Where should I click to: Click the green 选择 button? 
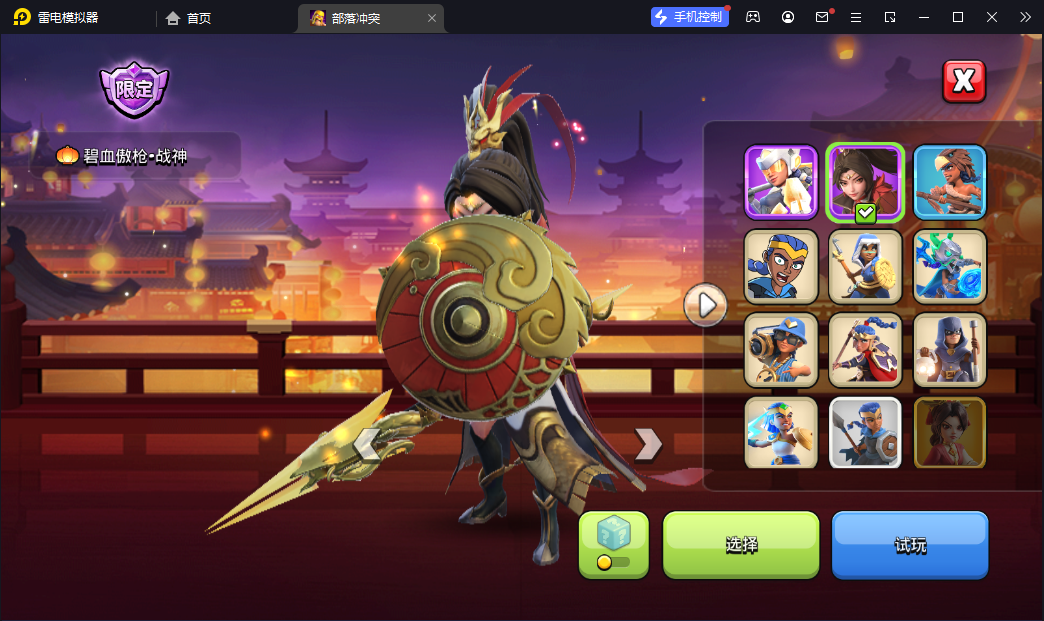coord(741,544)
